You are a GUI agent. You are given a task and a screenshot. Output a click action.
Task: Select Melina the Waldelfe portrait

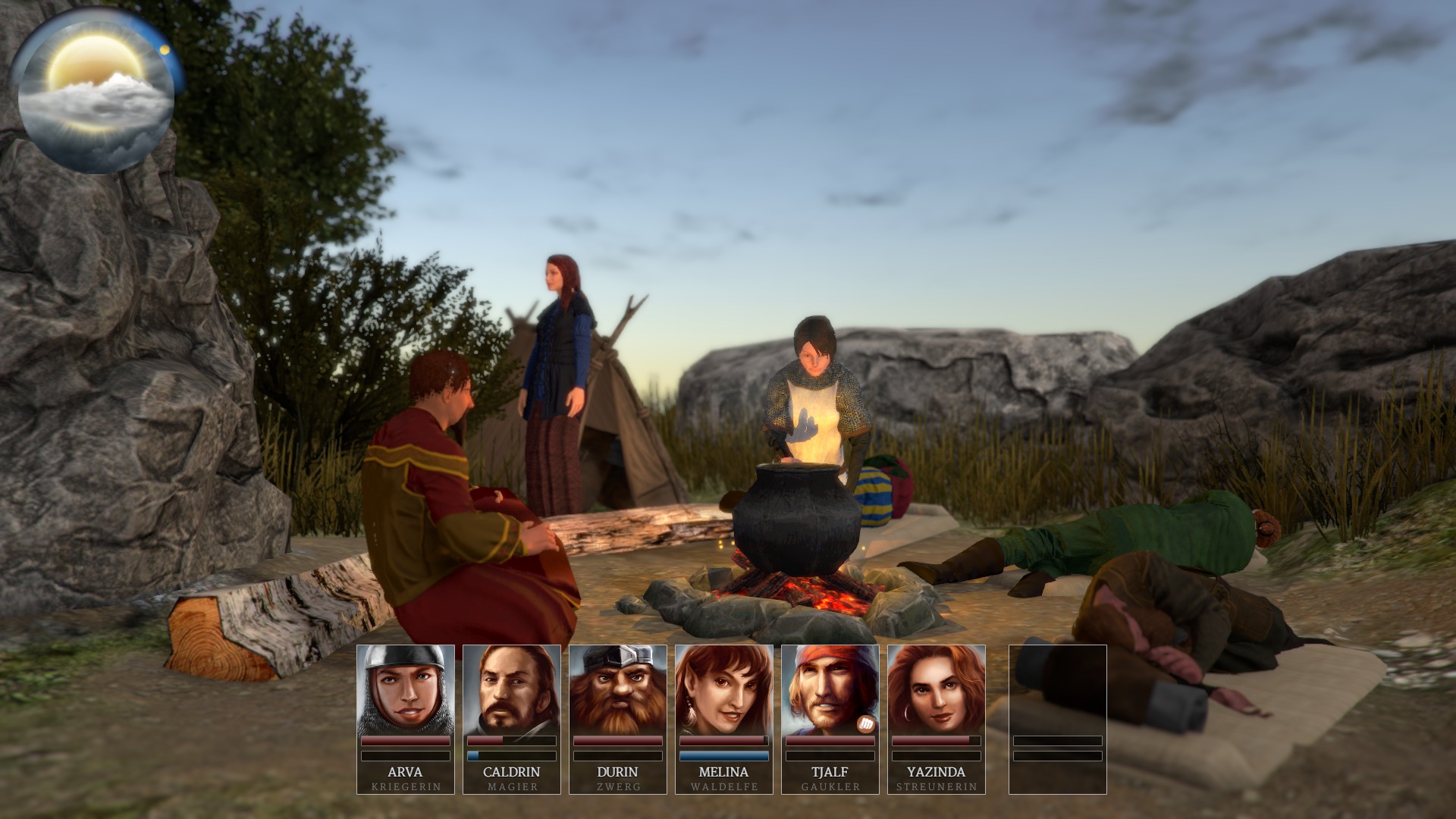click(723, 690)
